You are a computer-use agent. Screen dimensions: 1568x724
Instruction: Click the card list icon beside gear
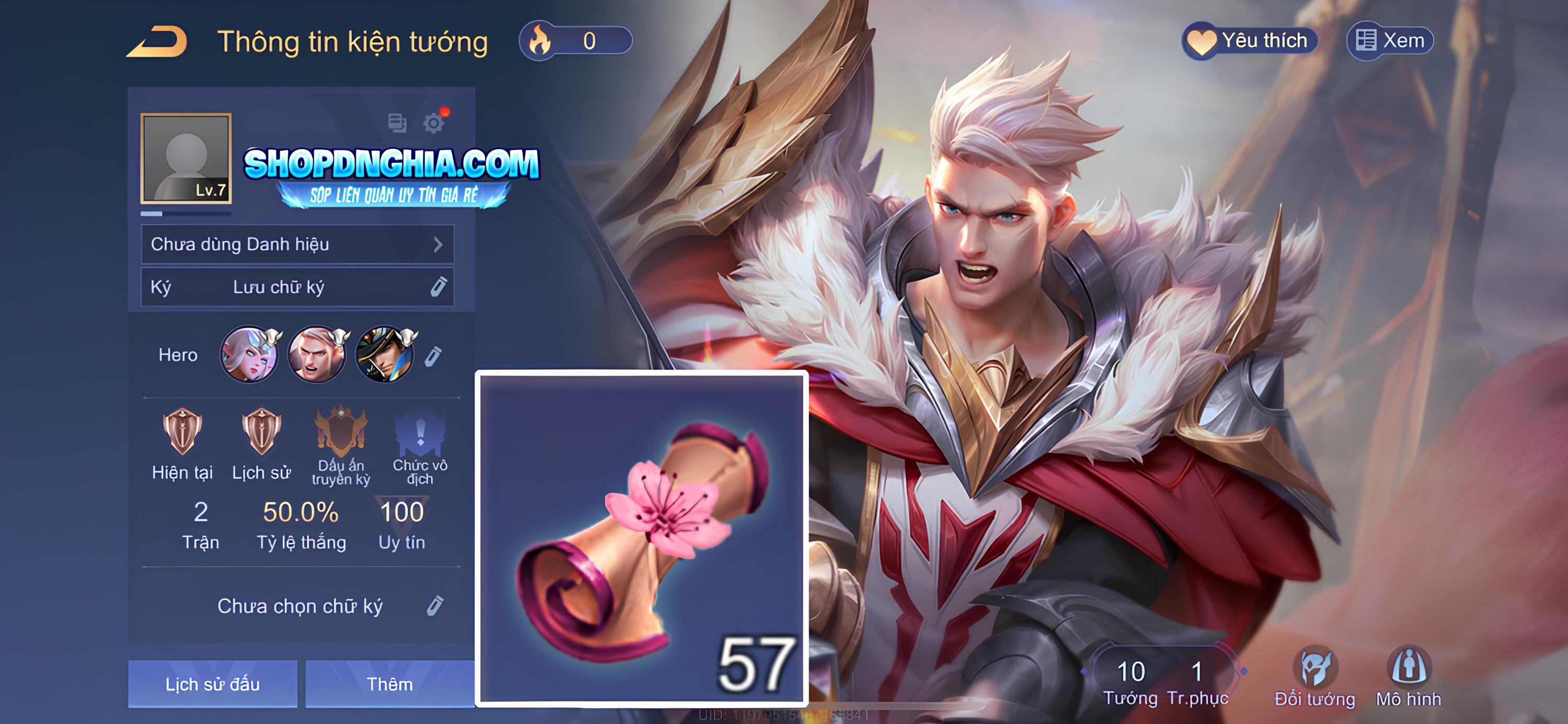click(397, 123)
